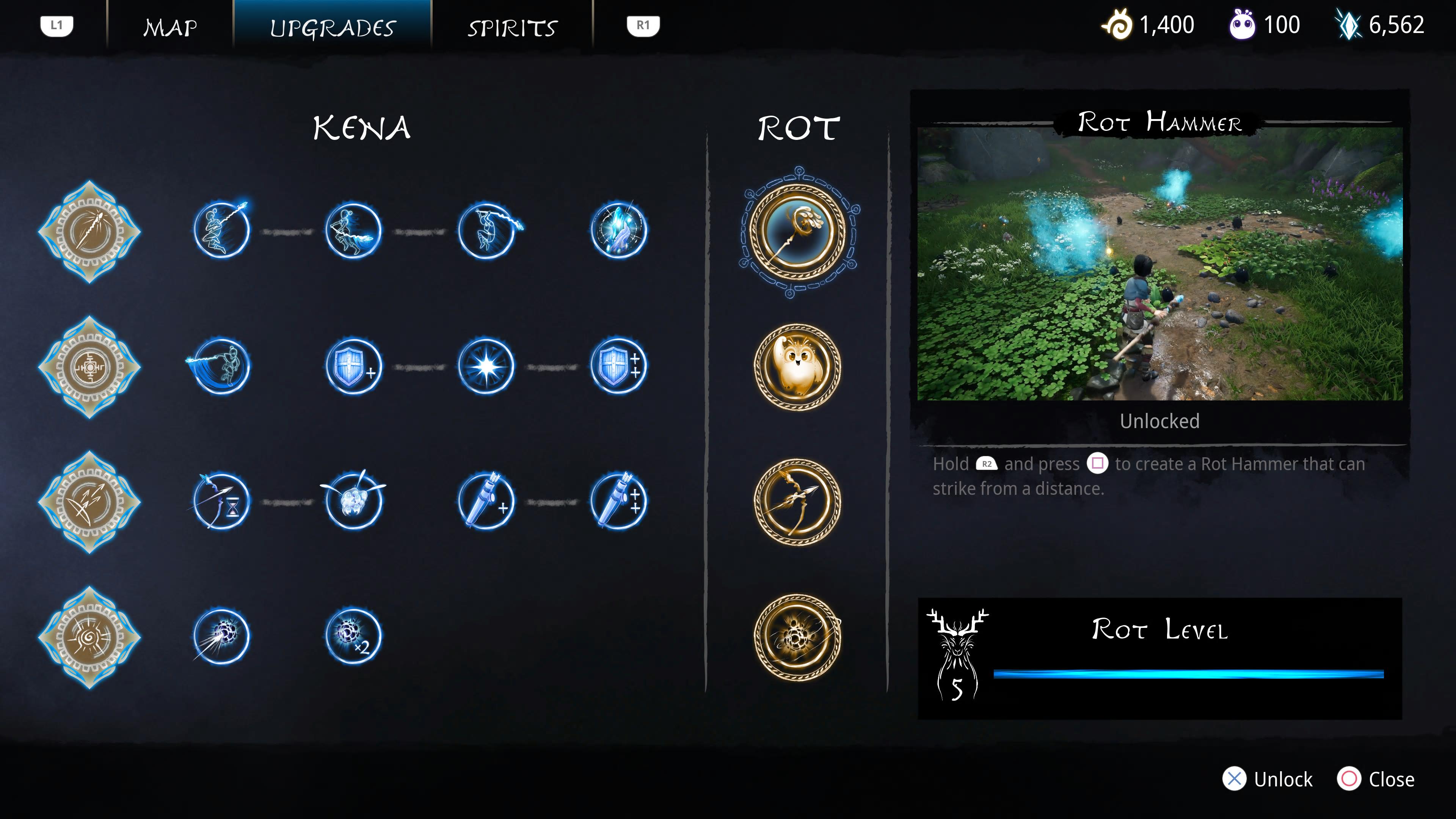Select the shield category diamond emblem

coord(89,367)
